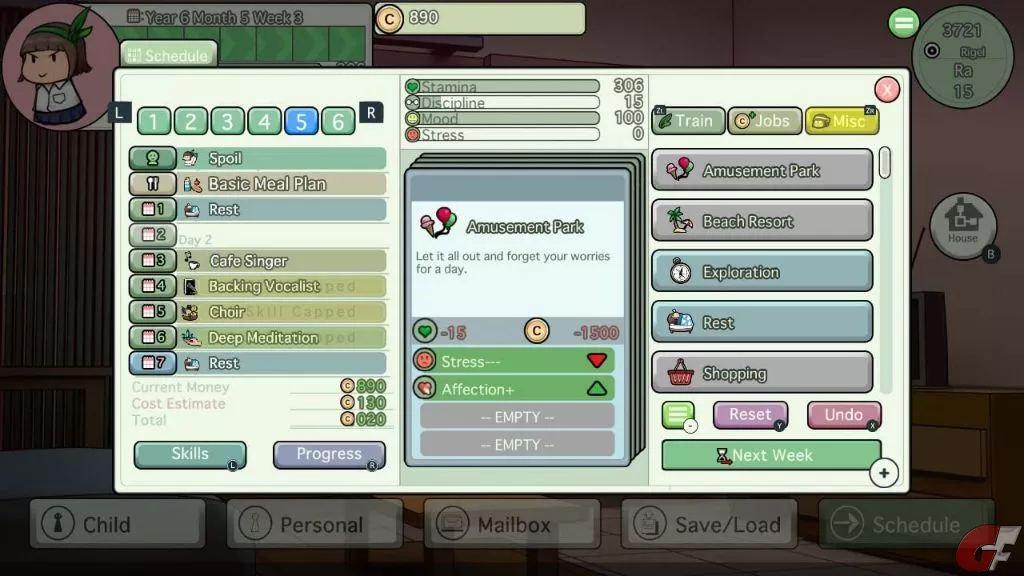Pick the Beach Resort activity

click(762, 221)
